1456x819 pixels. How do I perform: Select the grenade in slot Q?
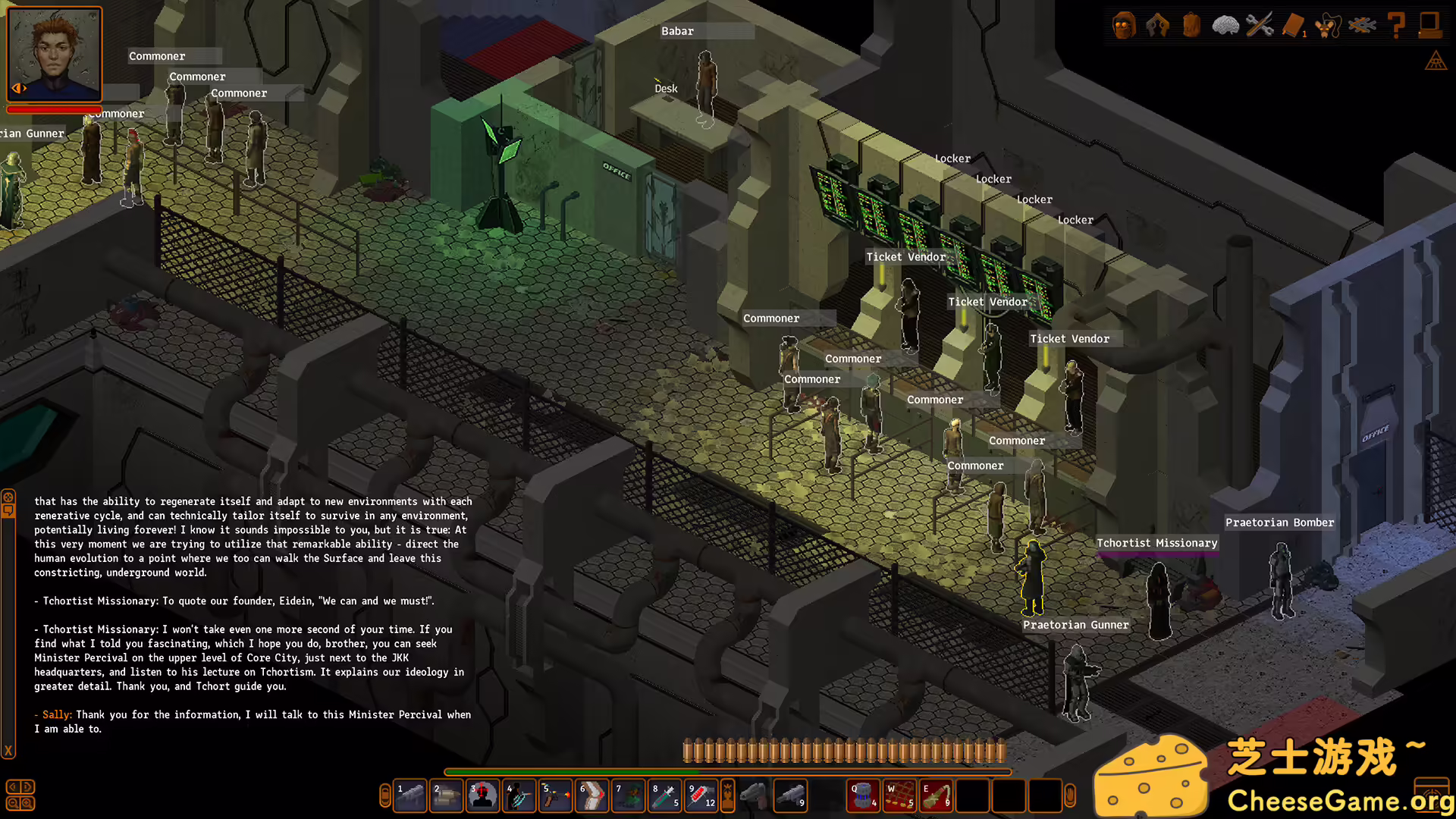tap(863, 795)
